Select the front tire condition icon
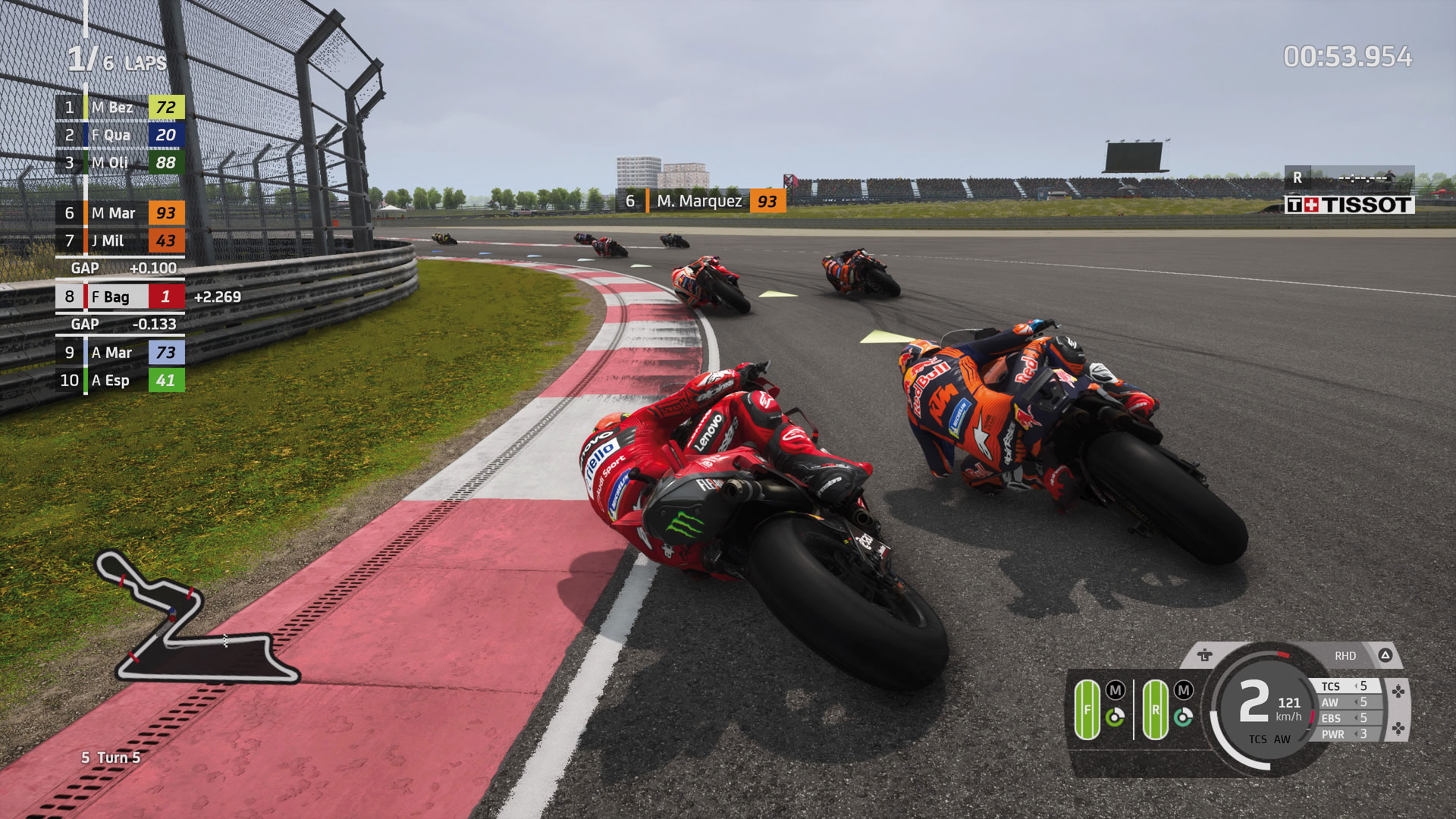Screen dimensions: 1456x819 (1087, 709)
